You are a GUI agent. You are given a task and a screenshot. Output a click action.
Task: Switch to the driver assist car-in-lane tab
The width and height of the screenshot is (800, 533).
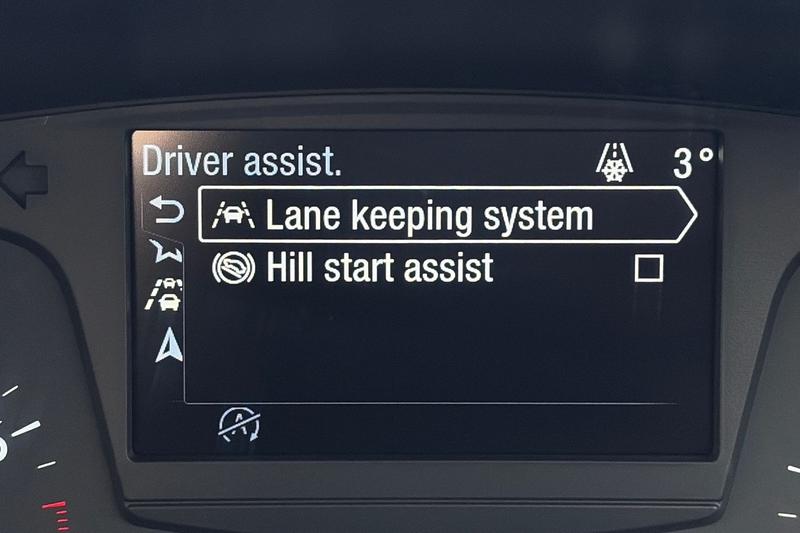click(x=166, y=295)
